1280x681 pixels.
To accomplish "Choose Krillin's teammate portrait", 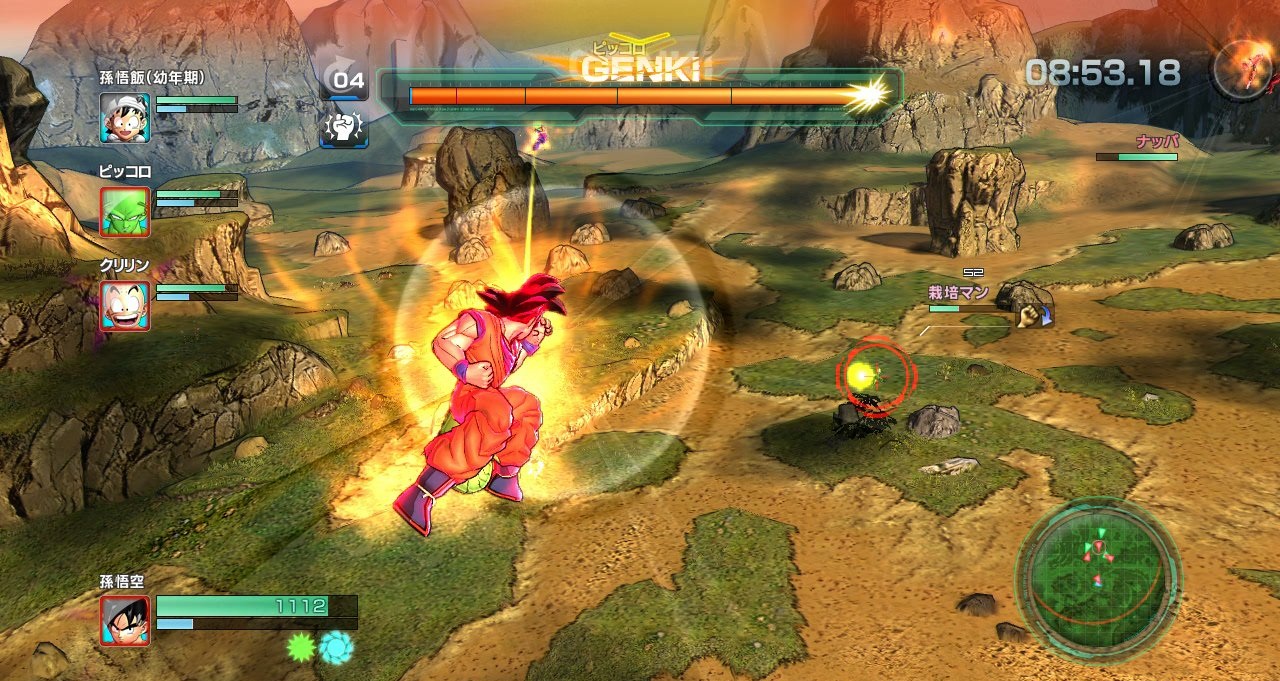I will coord(125,306).
